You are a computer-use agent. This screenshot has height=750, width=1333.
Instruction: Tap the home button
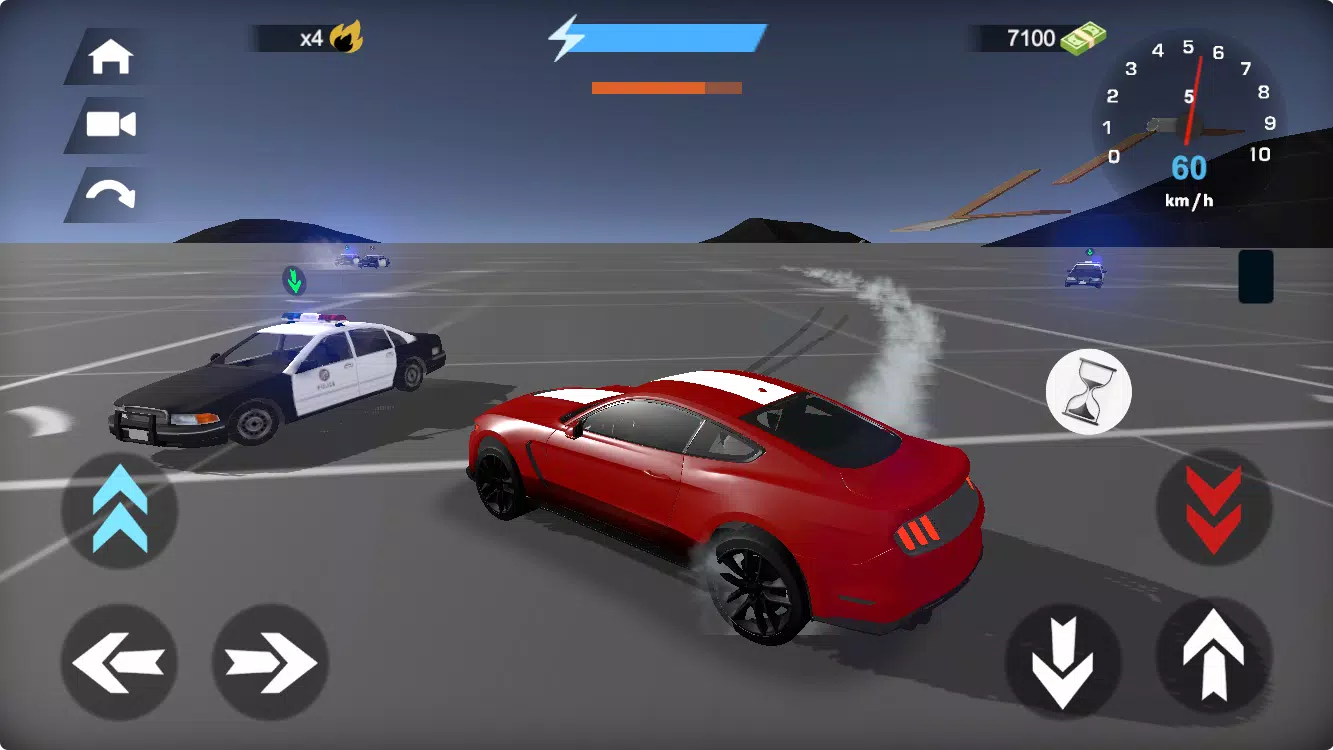[111, 57]
